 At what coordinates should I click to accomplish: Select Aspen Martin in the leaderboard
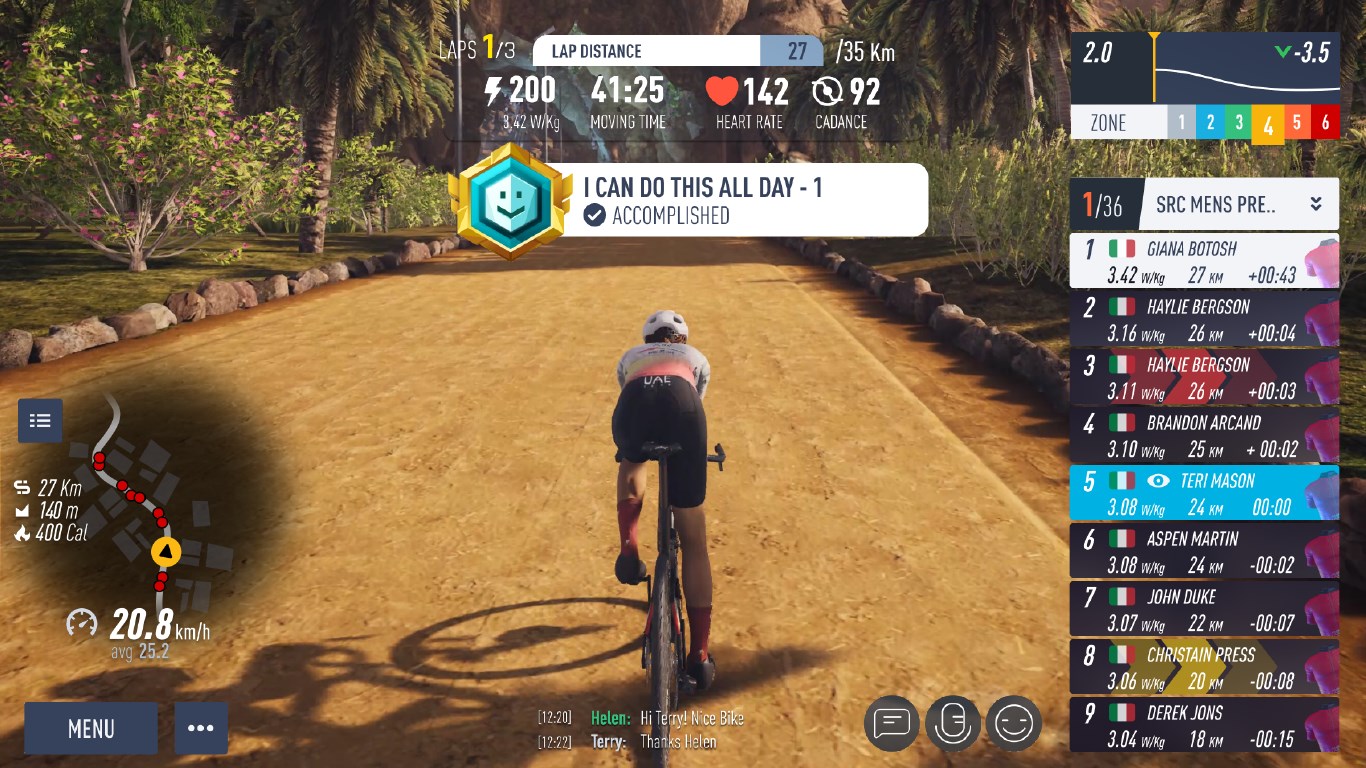click(1204, 551)
